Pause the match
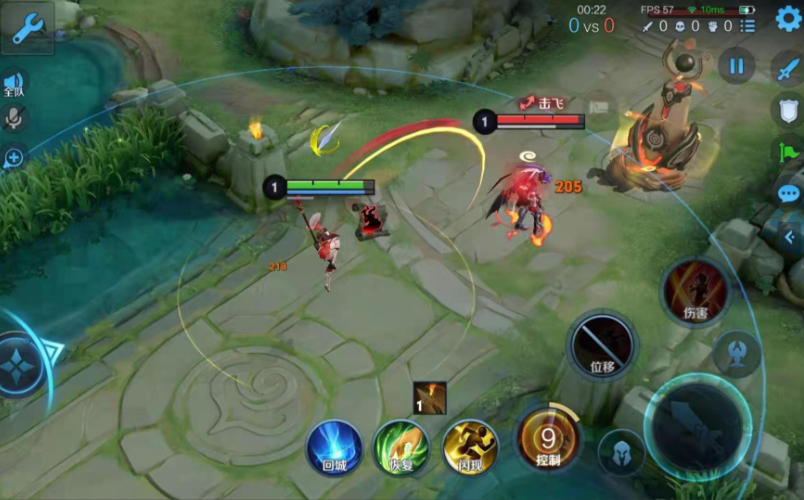 (x=736, y=66)
